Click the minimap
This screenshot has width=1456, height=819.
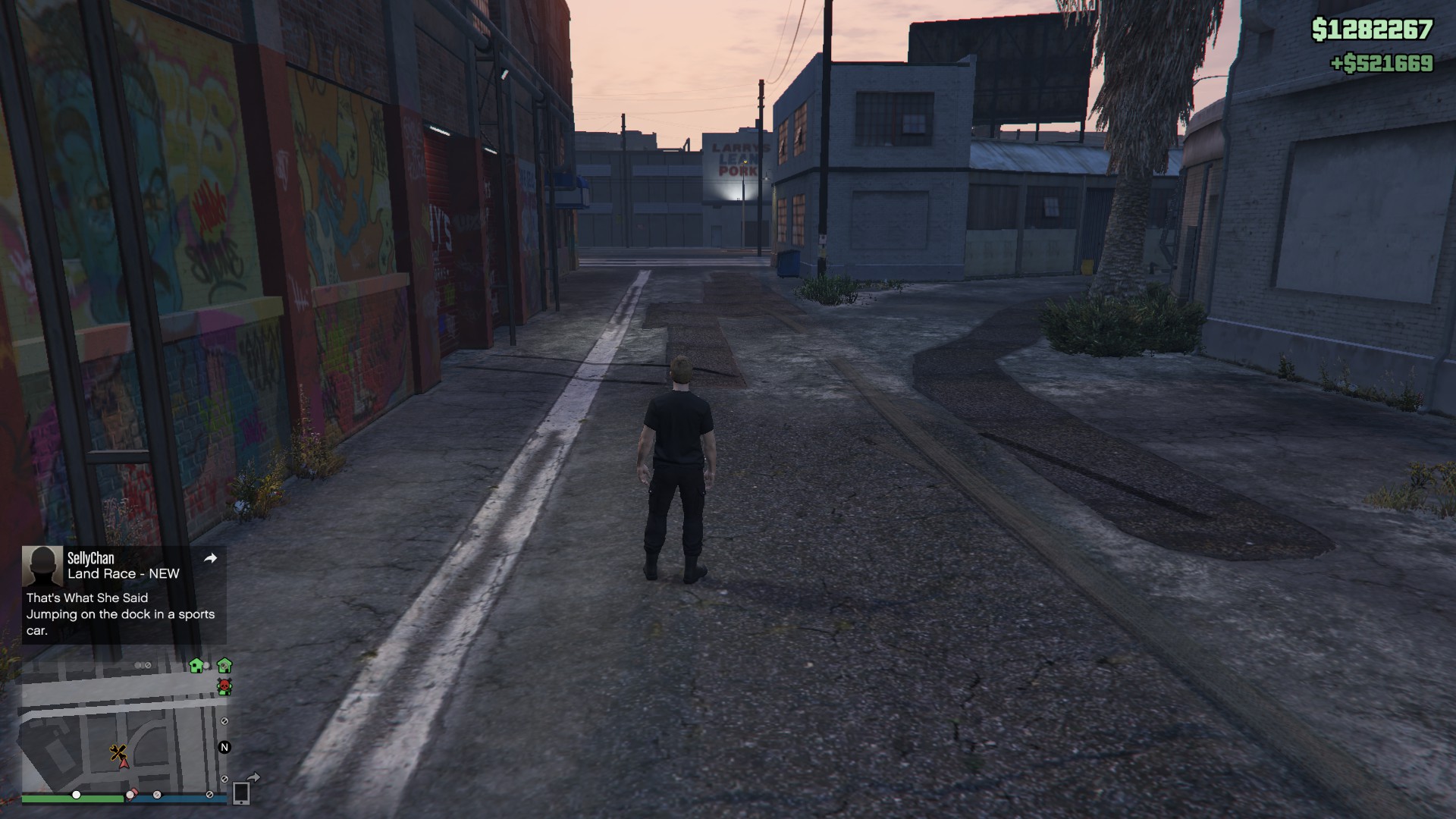(x=121, y=728)
